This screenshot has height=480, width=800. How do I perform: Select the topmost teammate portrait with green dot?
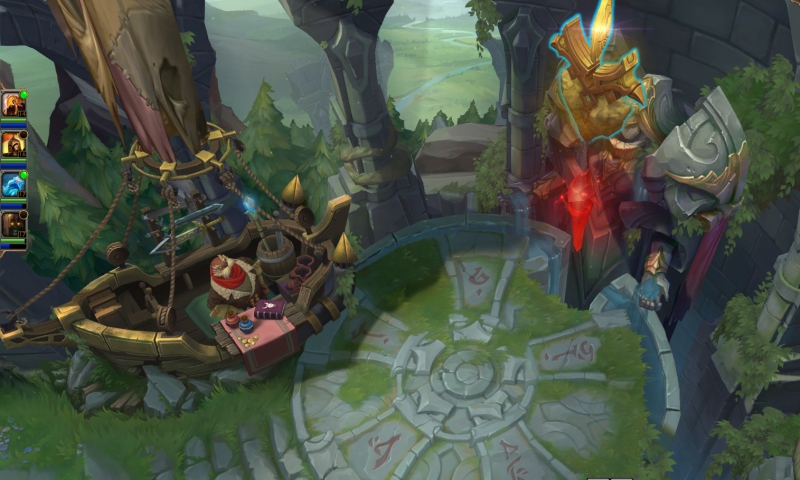tap(13, 103)
